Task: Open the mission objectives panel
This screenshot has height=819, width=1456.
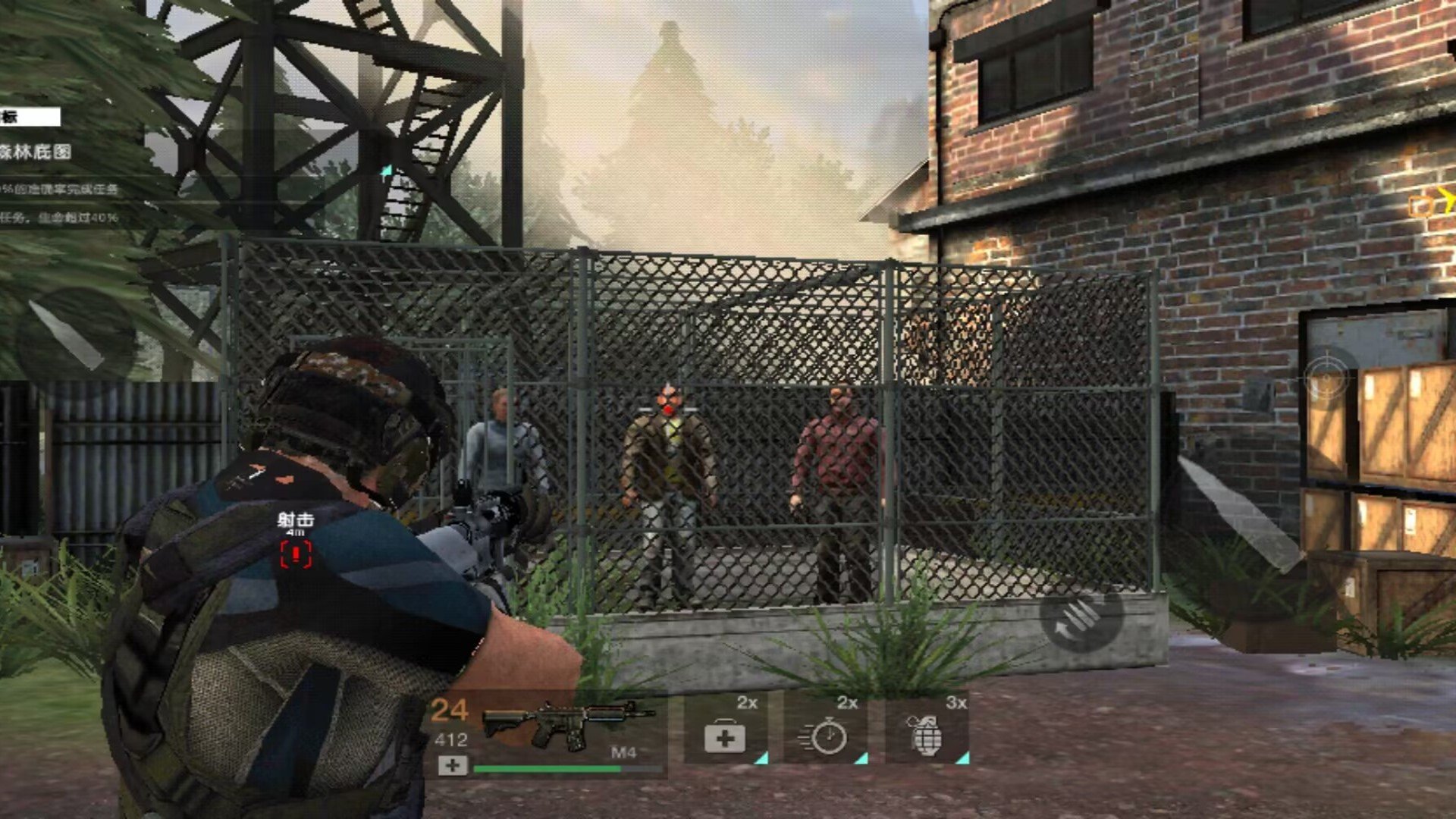Action: [x=30, y=118]
